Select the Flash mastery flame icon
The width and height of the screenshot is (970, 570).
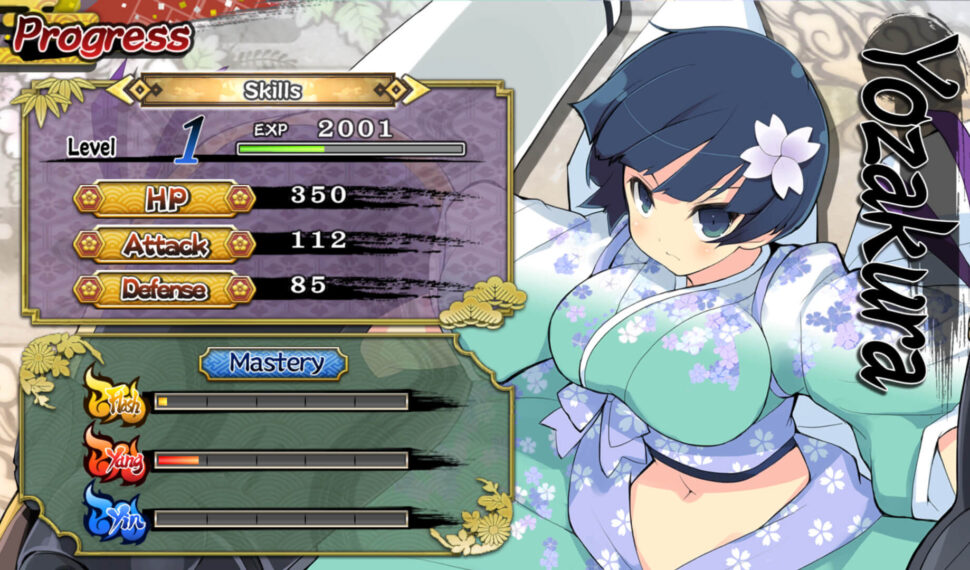tap(115, 399)
